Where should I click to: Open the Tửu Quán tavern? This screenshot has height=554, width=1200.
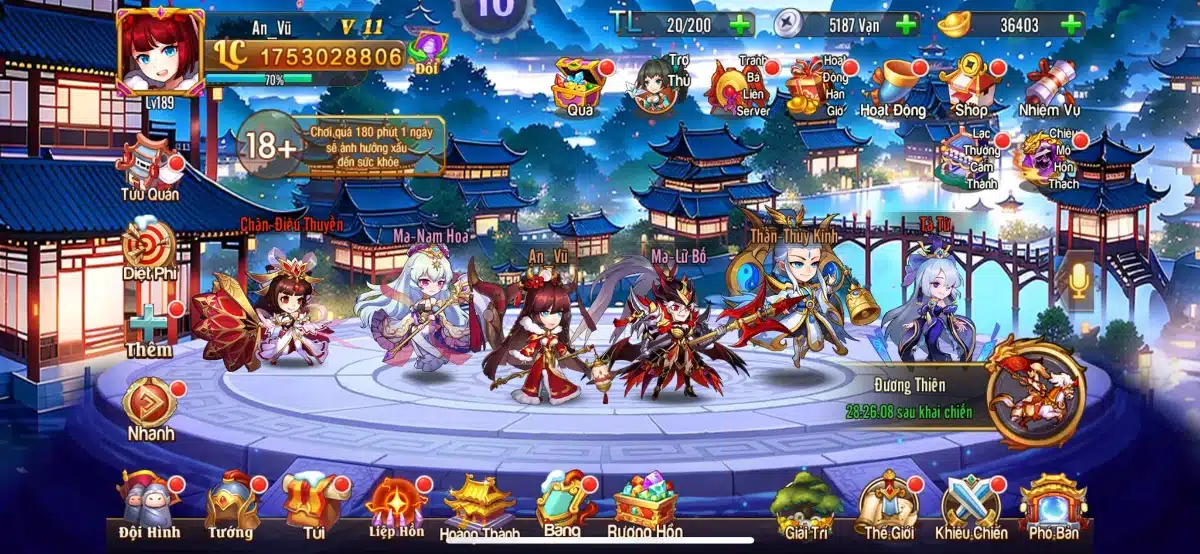[150, 166]
